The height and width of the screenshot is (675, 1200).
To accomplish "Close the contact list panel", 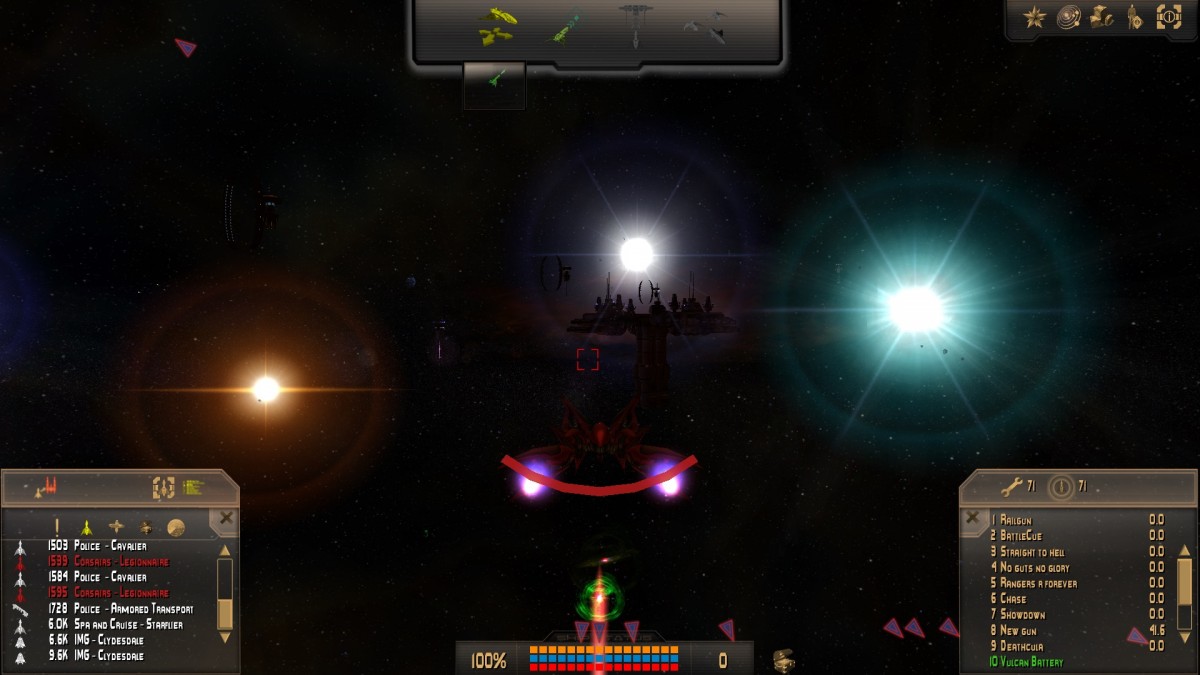I will coord(226,518).
